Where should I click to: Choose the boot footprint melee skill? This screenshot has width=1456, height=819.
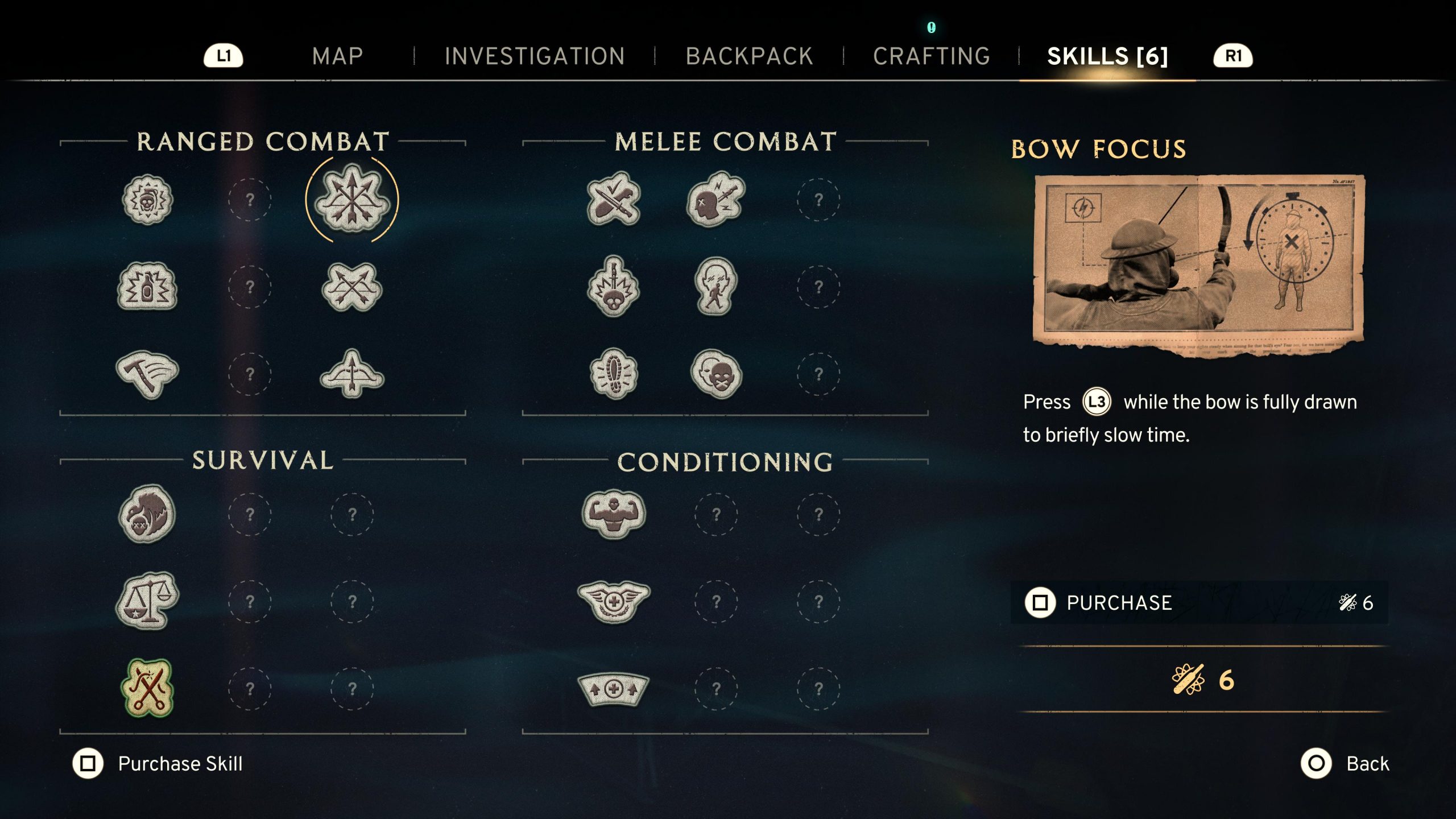coord(614,374)
